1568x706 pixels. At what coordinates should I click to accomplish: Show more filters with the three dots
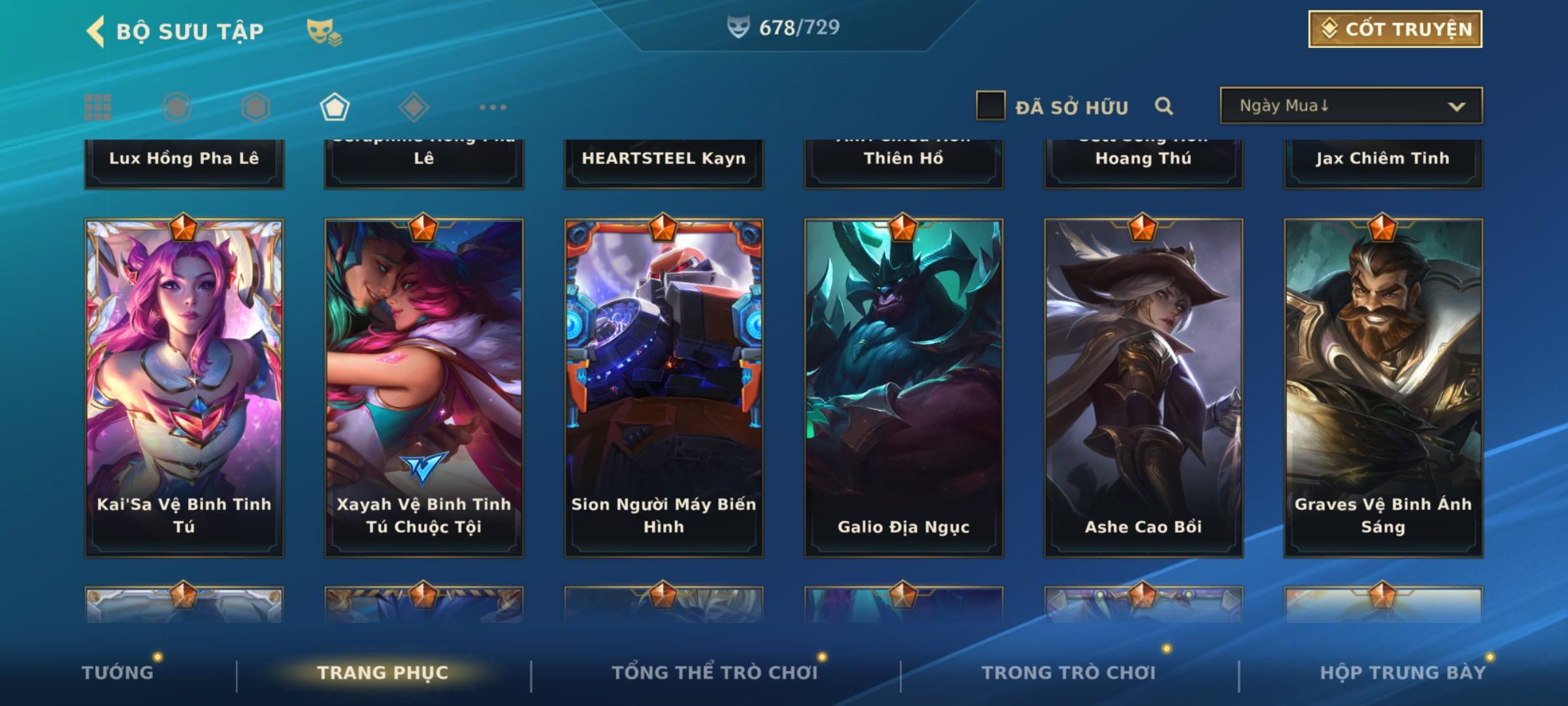pos(493,107)
